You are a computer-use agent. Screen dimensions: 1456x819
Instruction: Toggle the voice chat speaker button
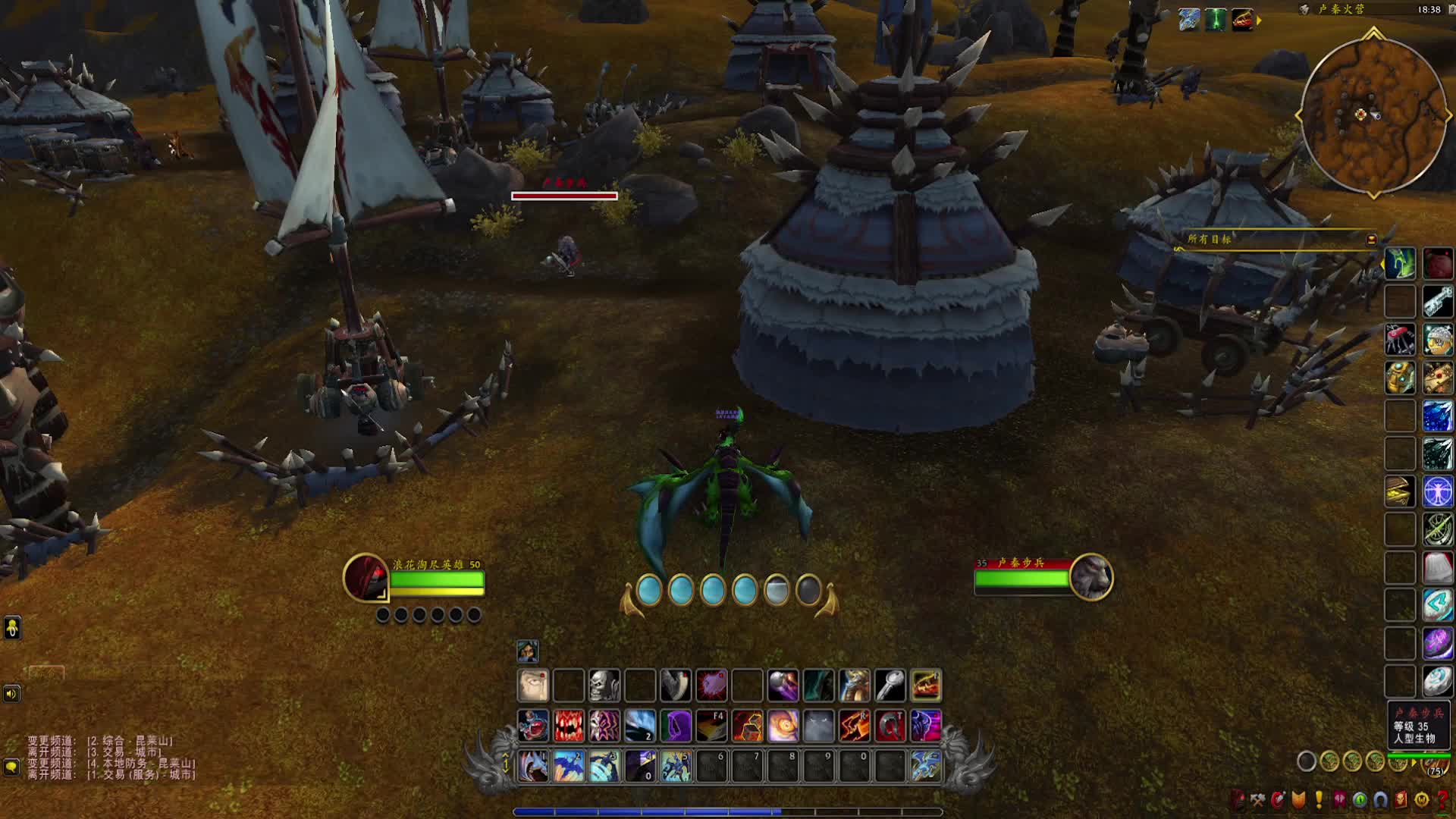(11, 694)
